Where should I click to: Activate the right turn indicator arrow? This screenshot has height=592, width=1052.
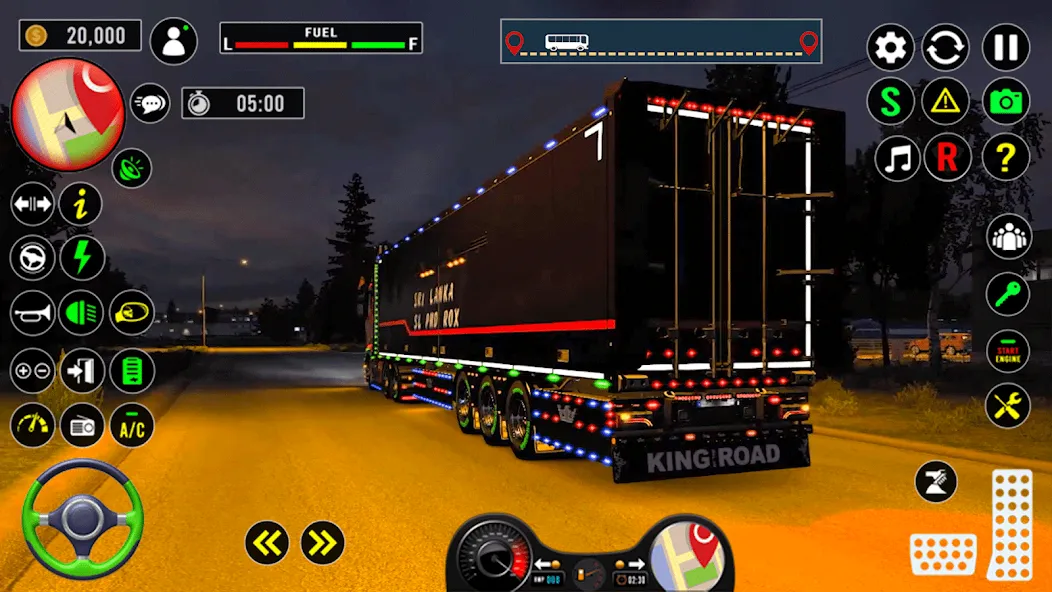[322, 543]
